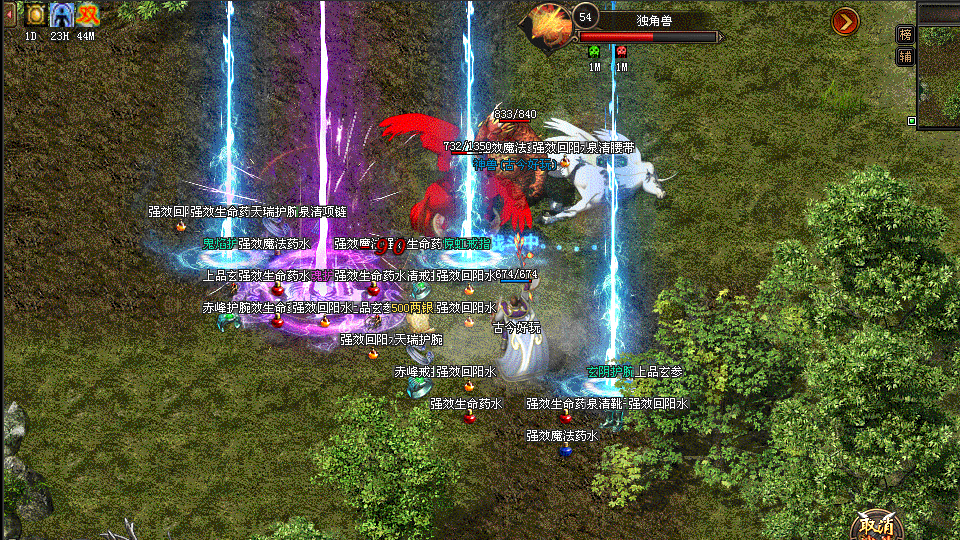Select the blue silhouette buff icon
960x540 pixels.
62,14
